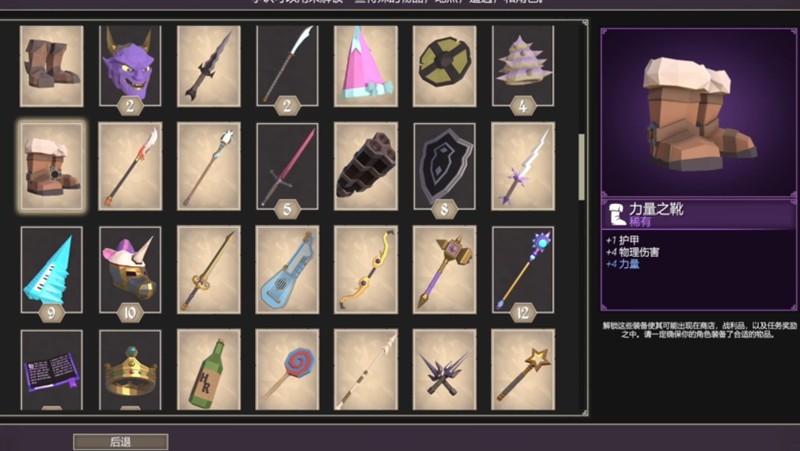Select the unicorn horn helmet card
The height and width of the screenshot is (451, 800).
130,268
